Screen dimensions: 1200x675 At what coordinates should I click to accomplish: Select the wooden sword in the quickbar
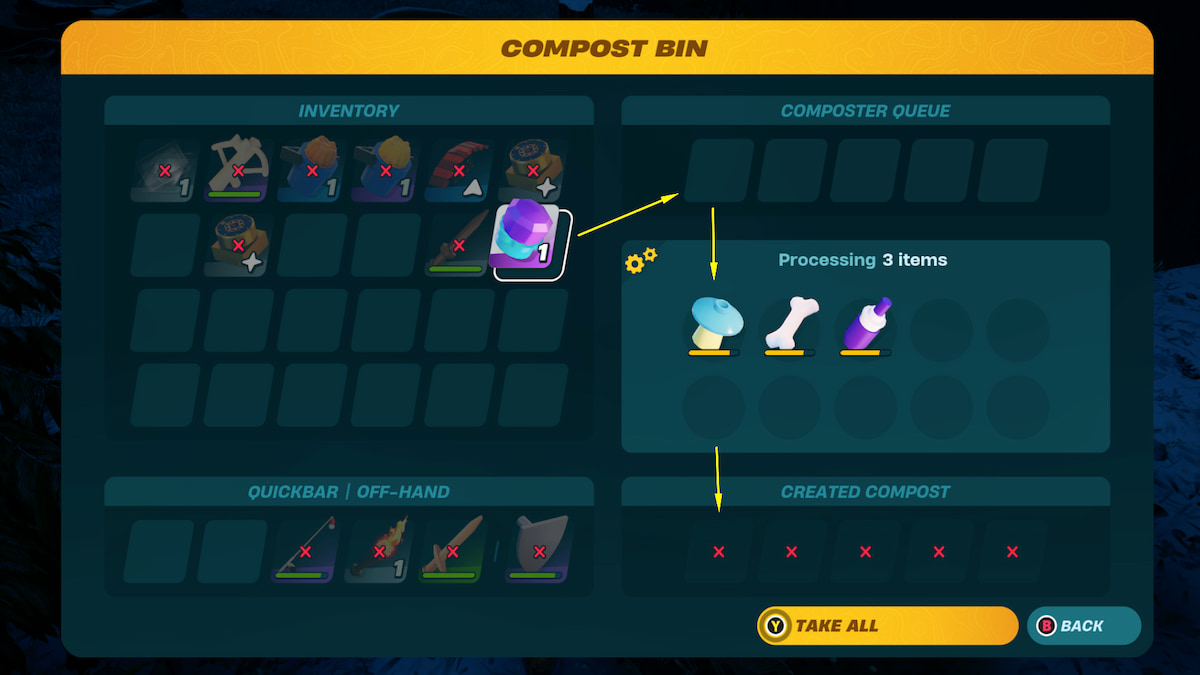point(452,550)
